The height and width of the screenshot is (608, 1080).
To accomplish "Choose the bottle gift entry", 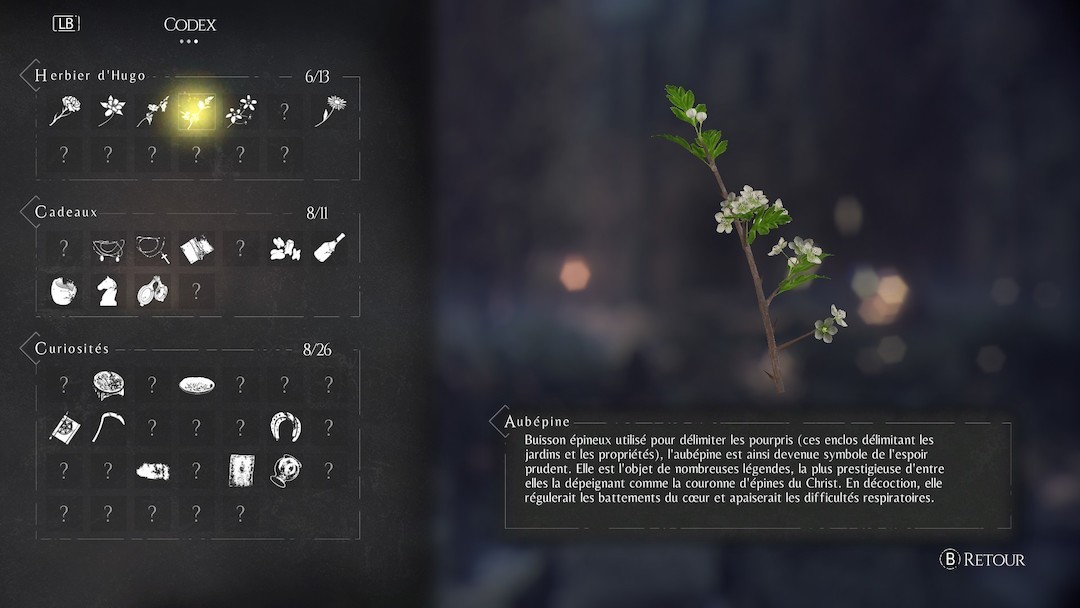I will click(x=329, y=248).
